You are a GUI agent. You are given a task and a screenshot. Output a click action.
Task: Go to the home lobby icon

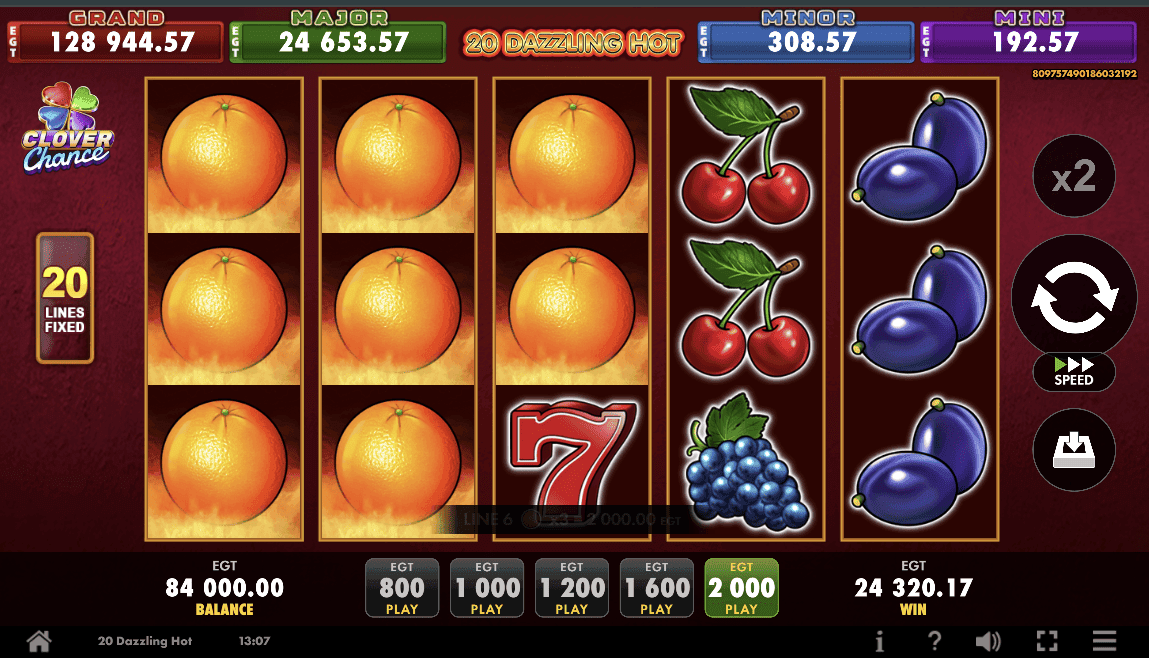point(38,641)
